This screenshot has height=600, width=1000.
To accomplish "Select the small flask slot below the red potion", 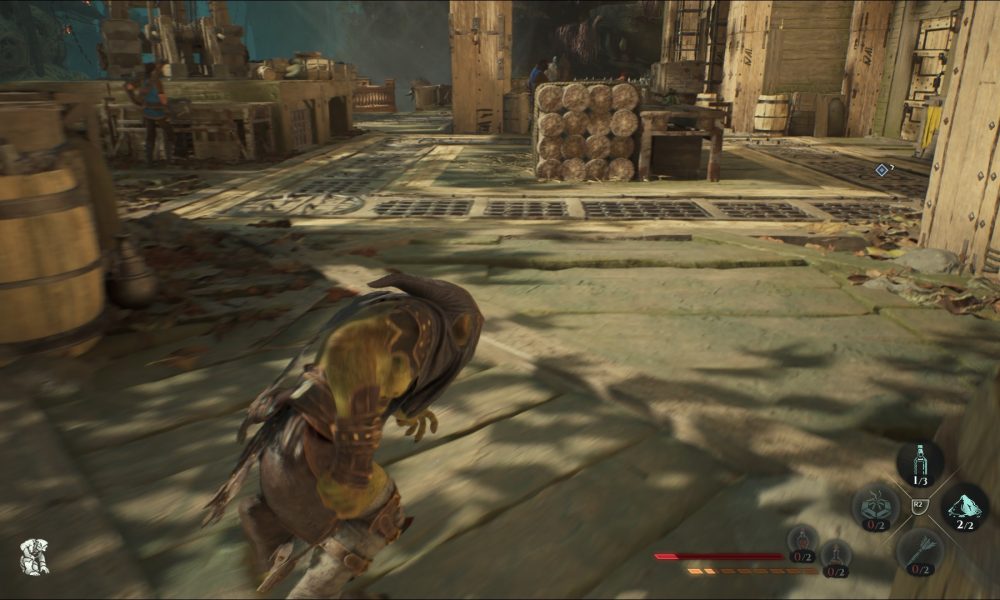I will 836,558.
